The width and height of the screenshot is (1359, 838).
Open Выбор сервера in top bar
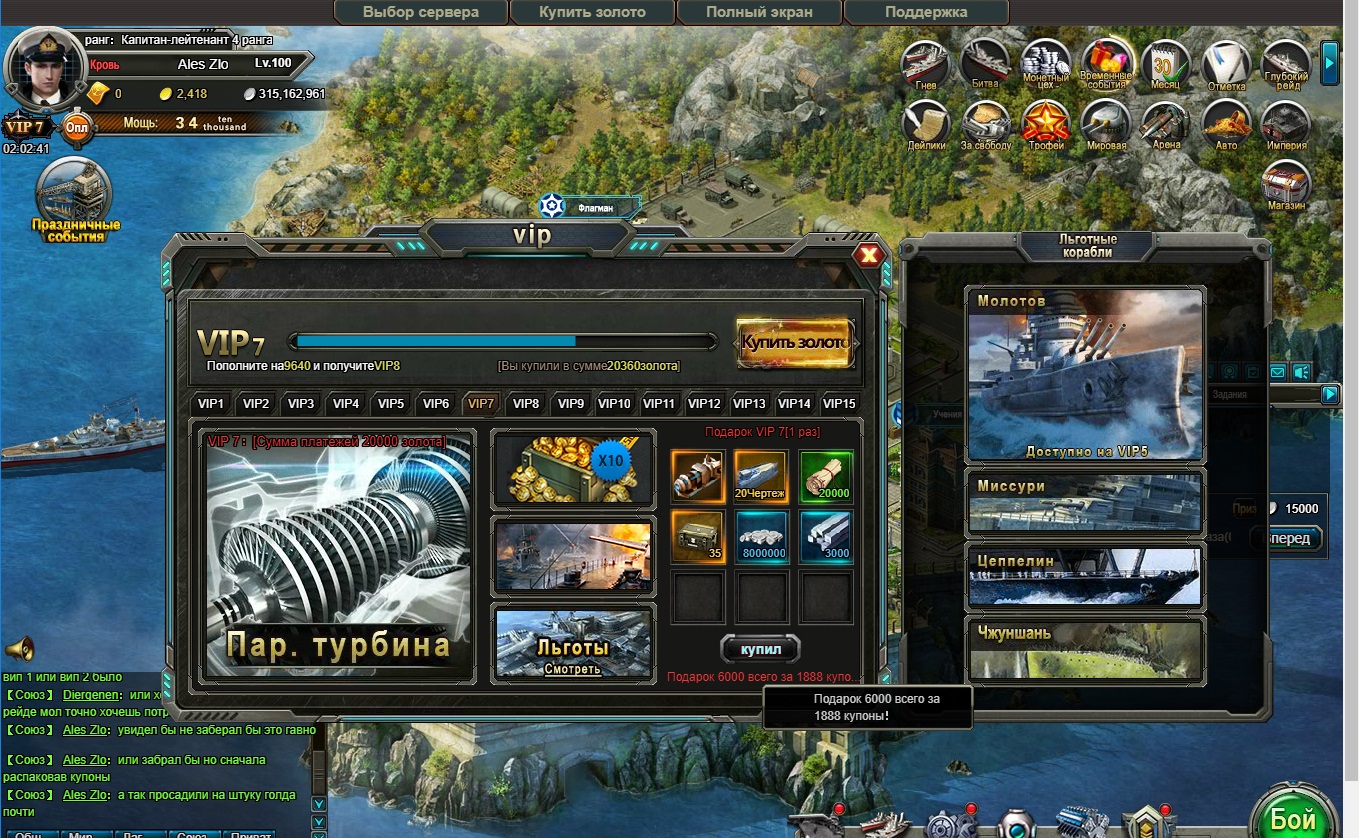click(421, 13)
